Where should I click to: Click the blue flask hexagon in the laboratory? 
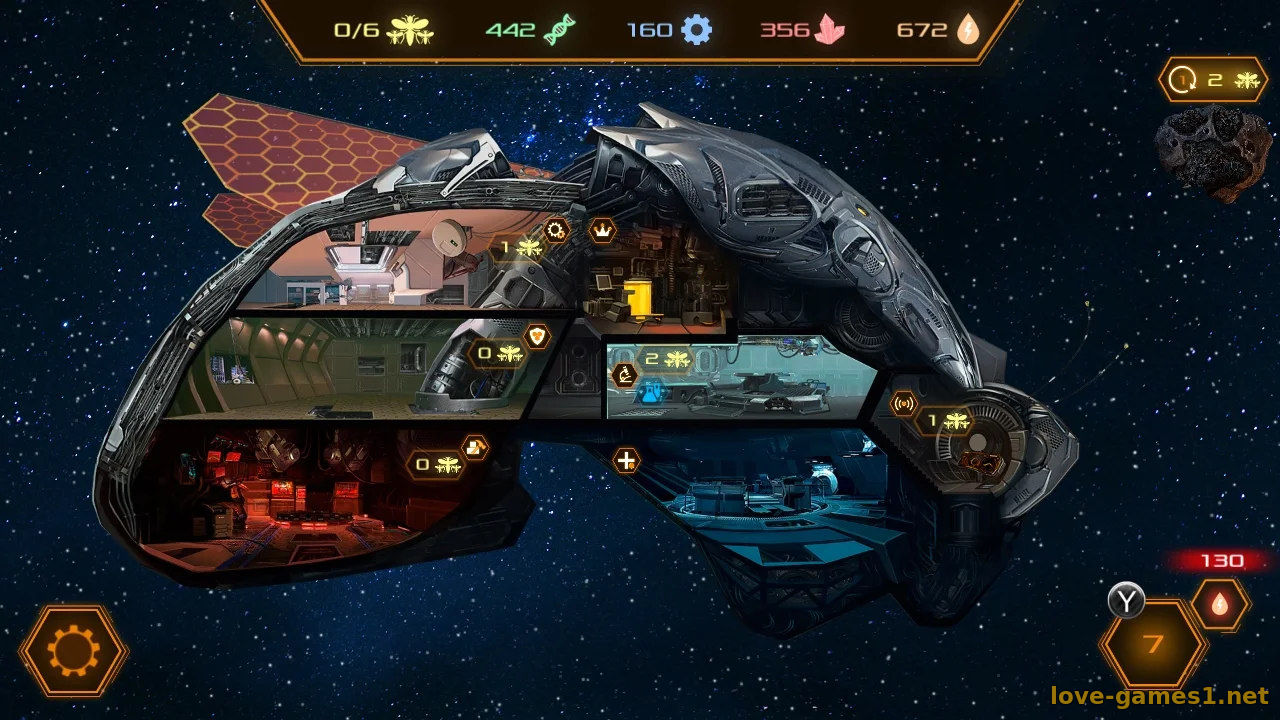654,393
